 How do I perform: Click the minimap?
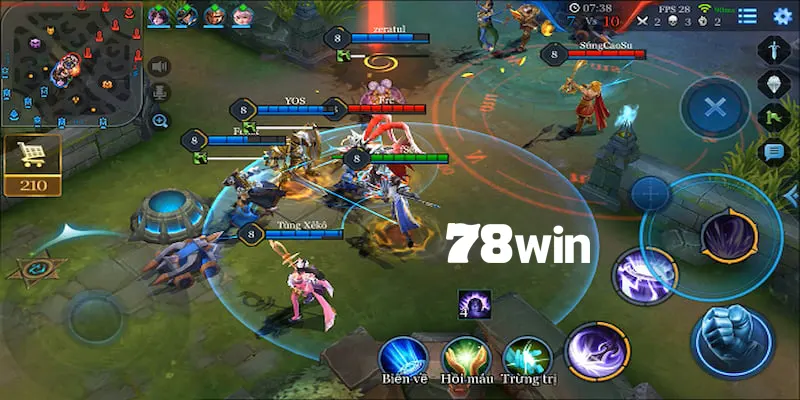(69, 63)
